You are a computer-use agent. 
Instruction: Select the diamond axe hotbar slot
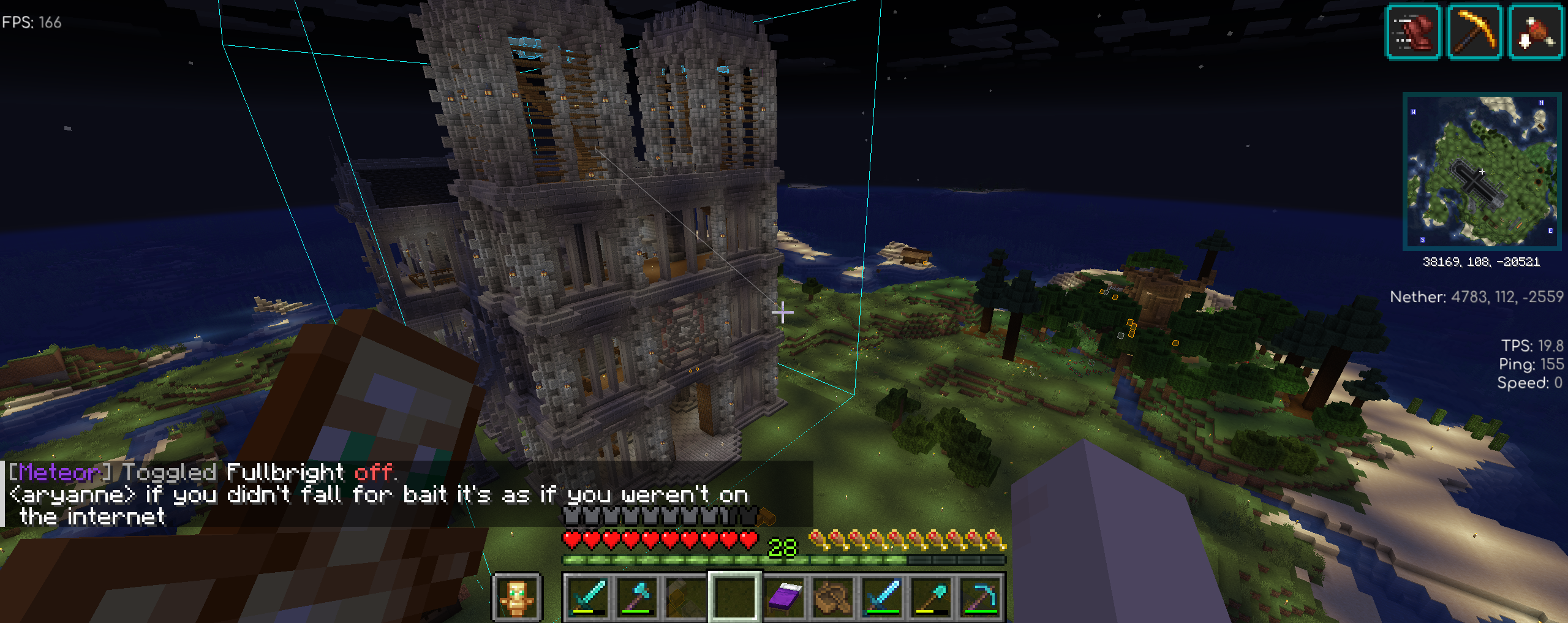pos(638,597)
